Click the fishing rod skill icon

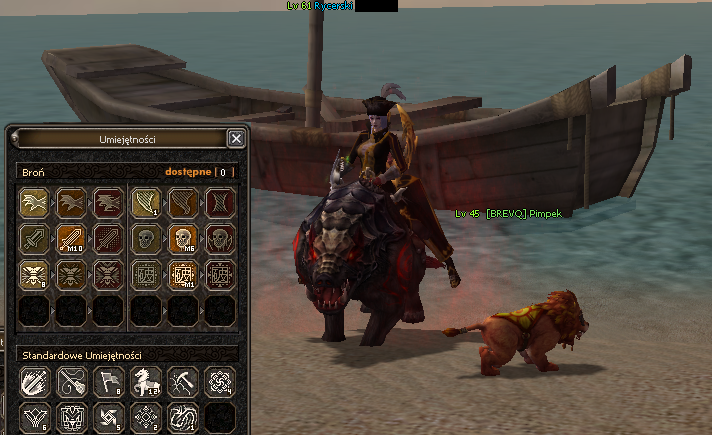[70, 382]
